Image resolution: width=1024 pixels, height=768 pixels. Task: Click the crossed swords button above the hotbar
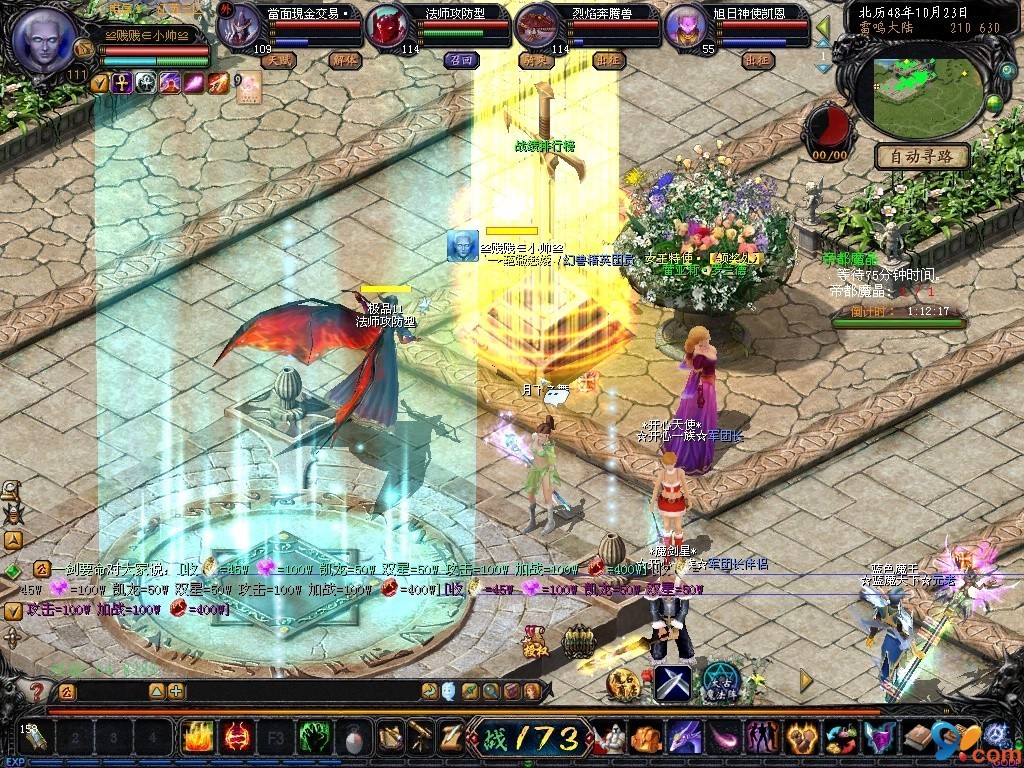[673, 683]
